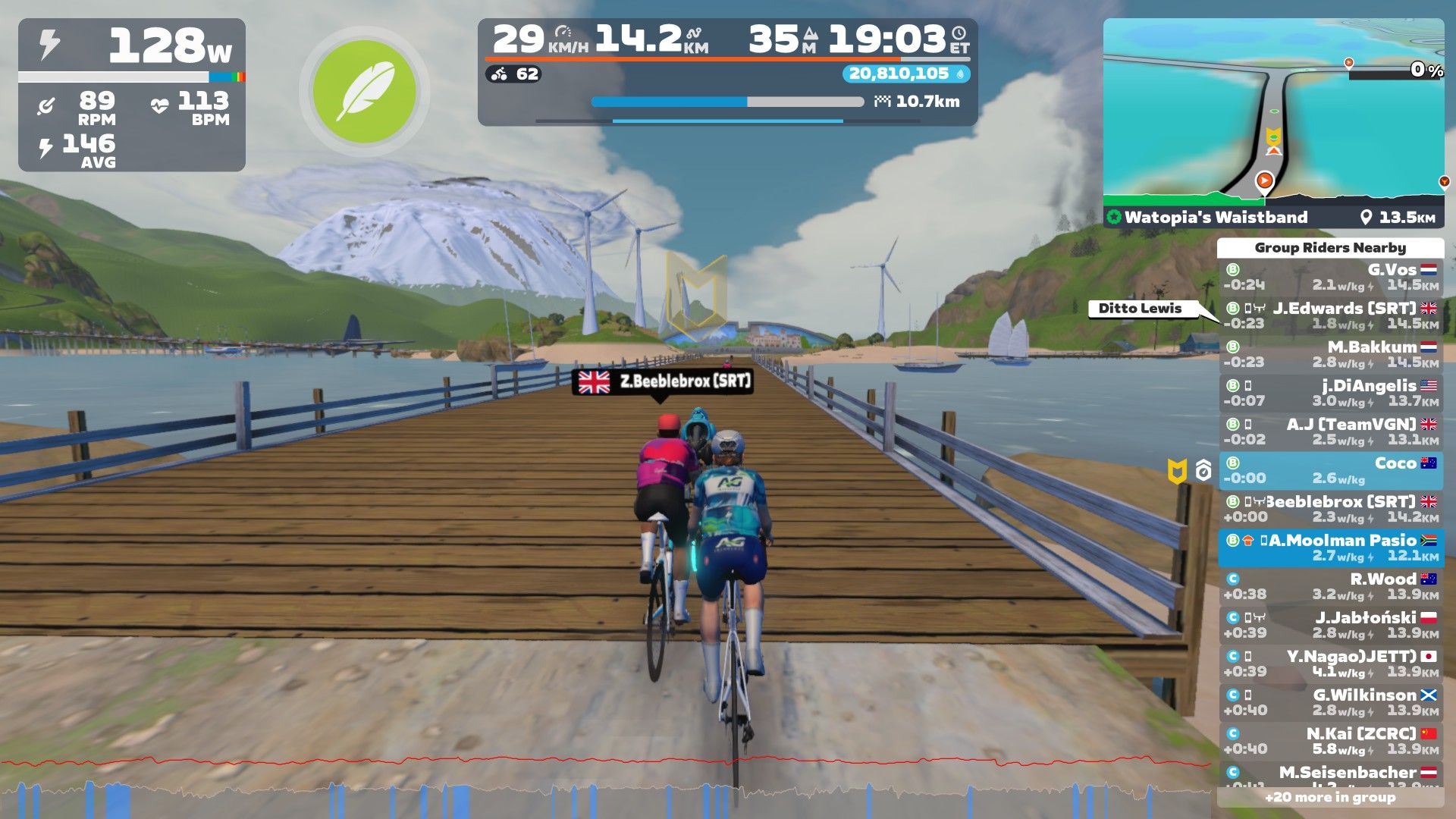The width and height of the screenshot is (1456, 819).
Task: Open the Ditto Lewis chat bubble
Action: [1141, 309]
